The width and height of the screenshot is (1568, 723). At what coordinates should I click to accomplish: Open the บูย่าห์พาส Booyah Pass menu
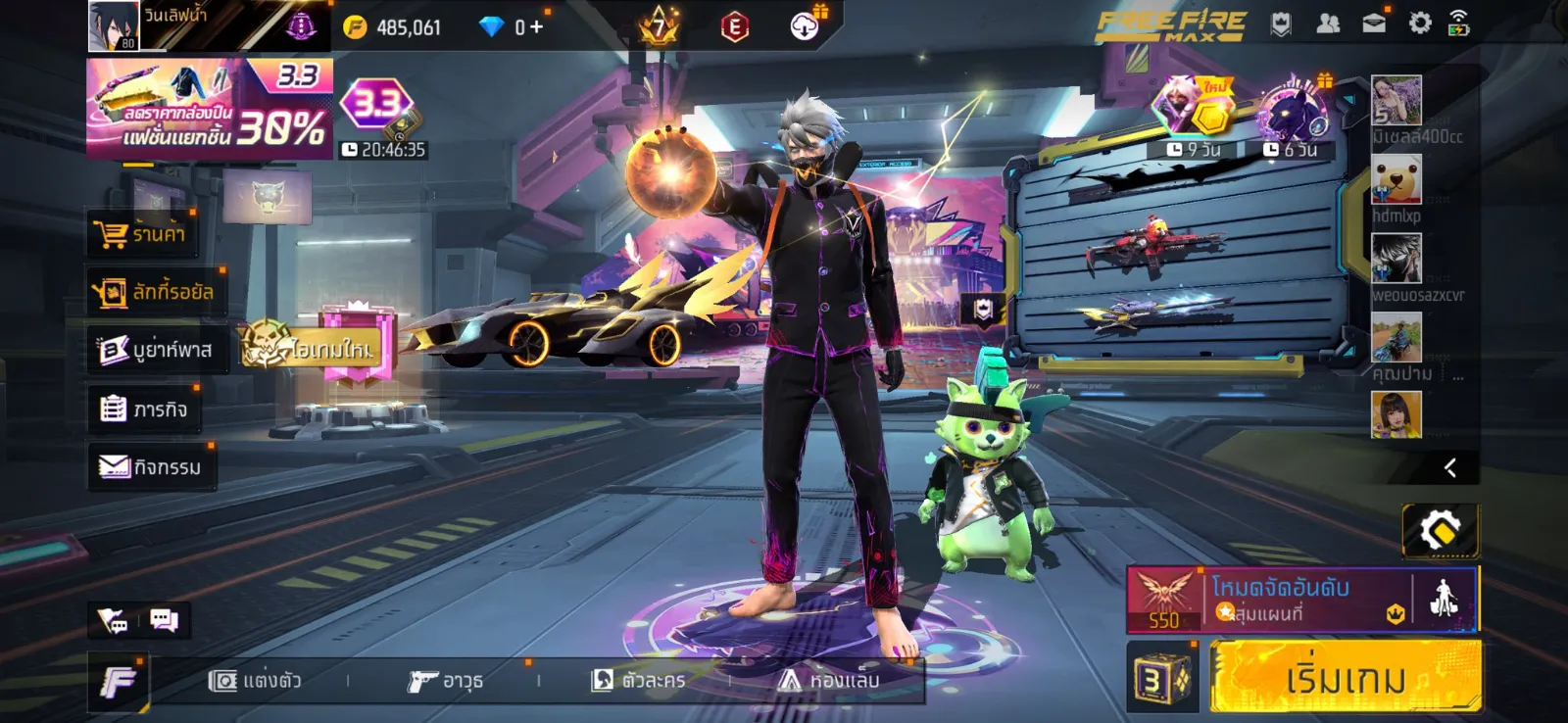(x=156, y=350)
